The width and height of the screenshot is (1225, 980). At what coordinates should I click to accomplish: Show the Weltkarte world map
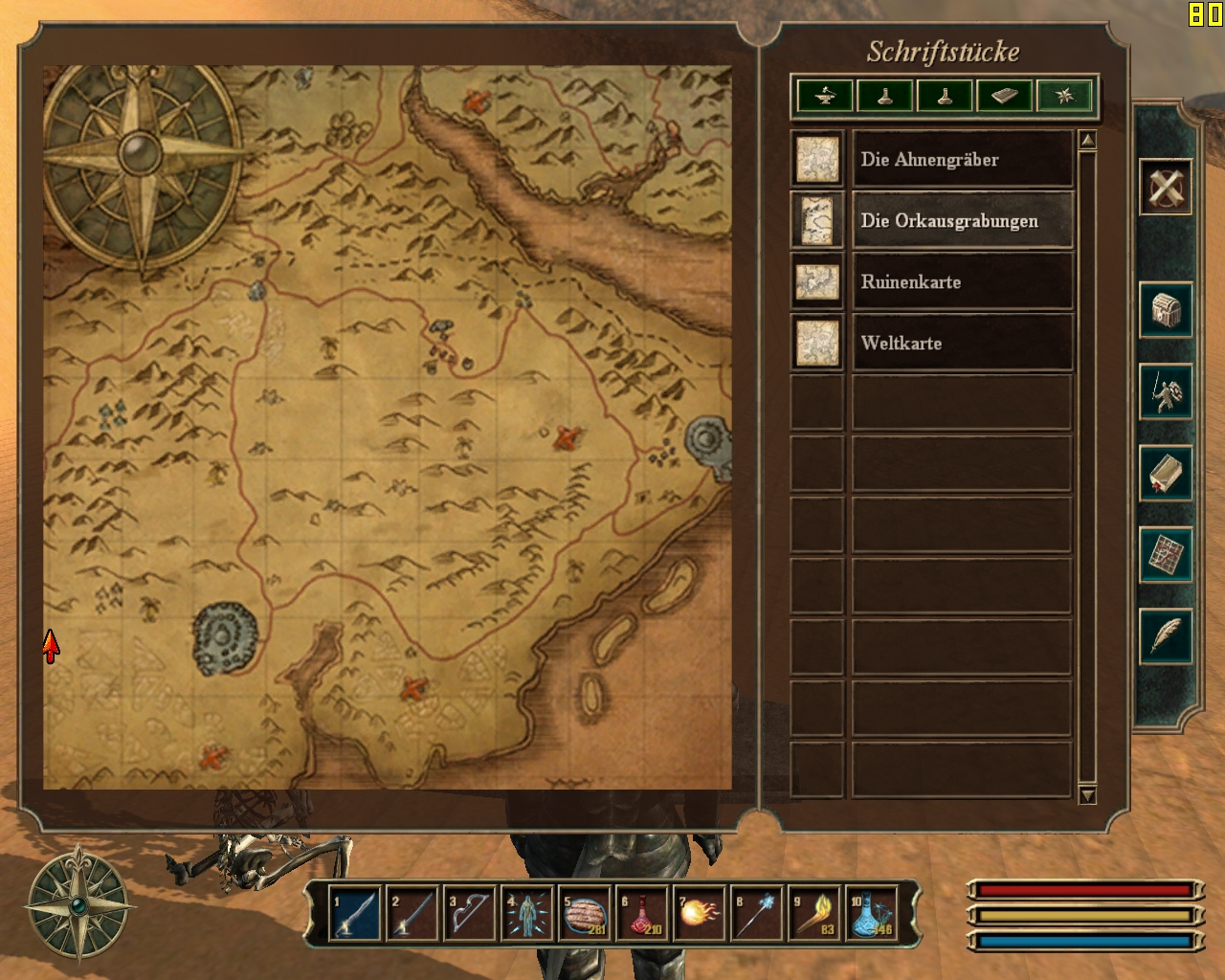tap(962, 343)
